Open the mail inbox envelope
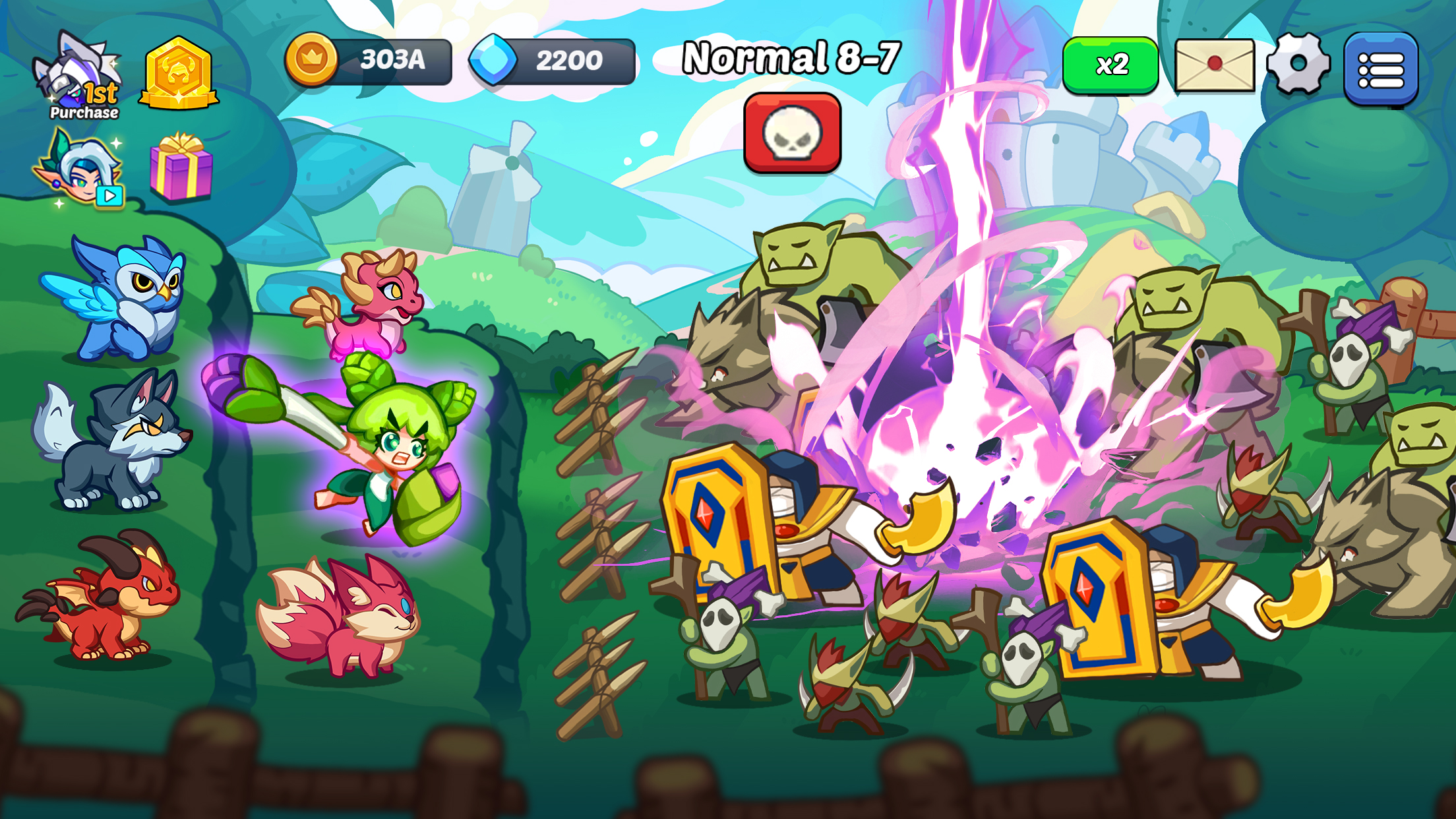 (x=1215, y=66)
